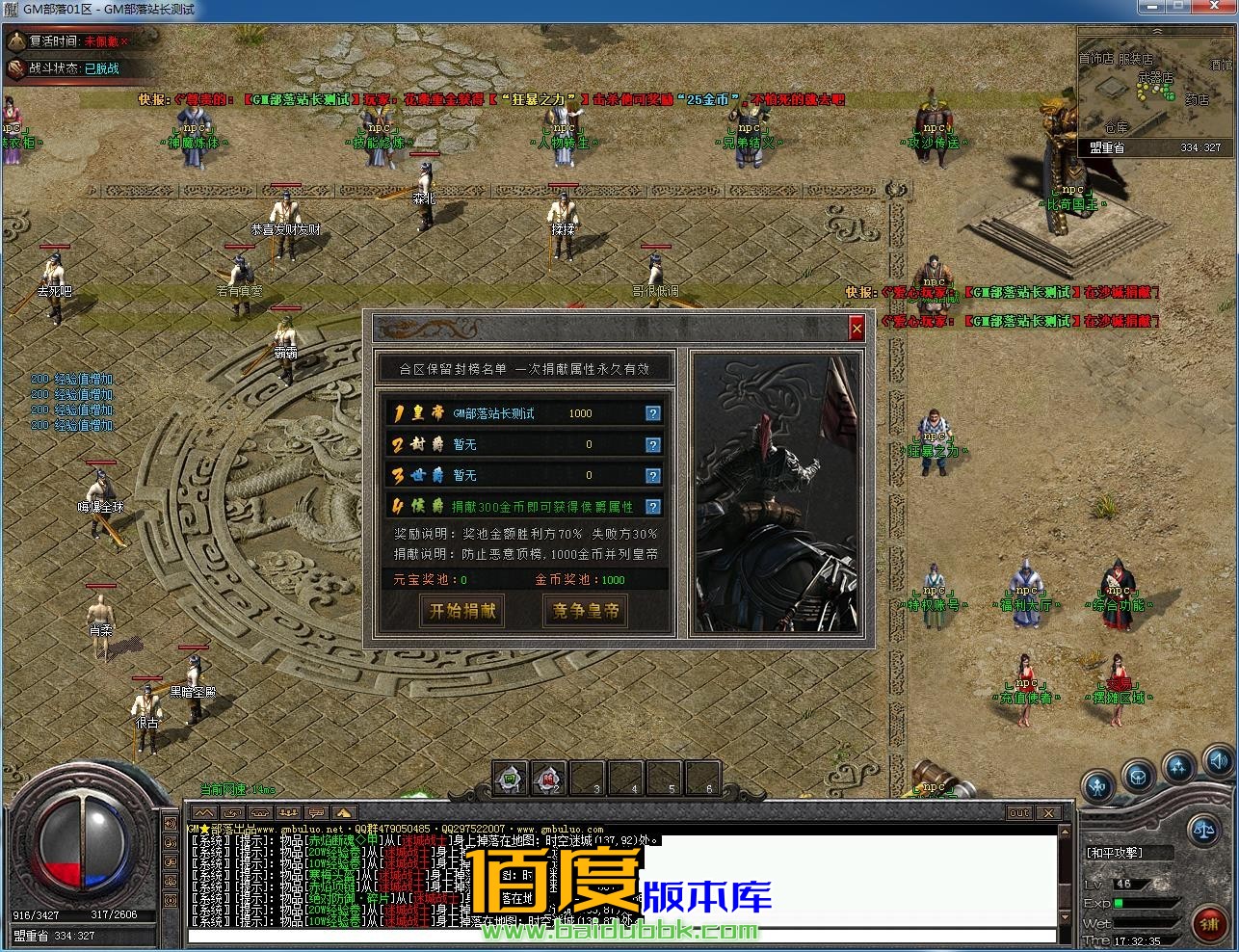
Task: Toggle the scroll icon in the chat toolbar
Action: point(233,811)
